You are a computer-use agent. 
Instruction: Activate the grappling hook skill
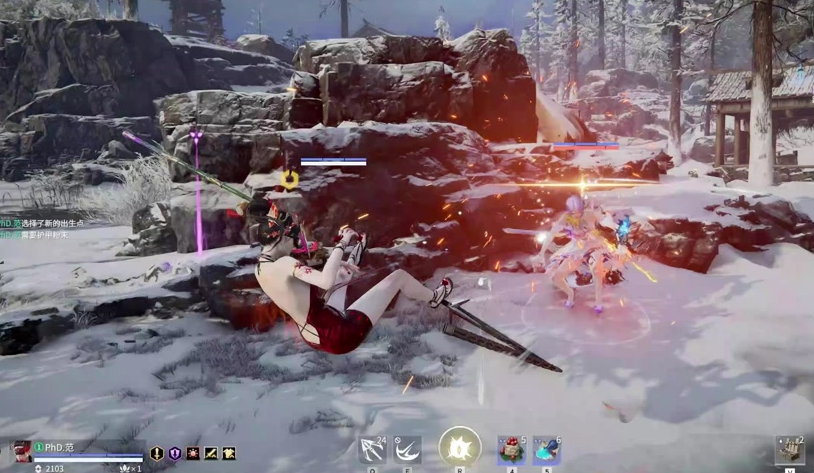click(x=372, y=450)
